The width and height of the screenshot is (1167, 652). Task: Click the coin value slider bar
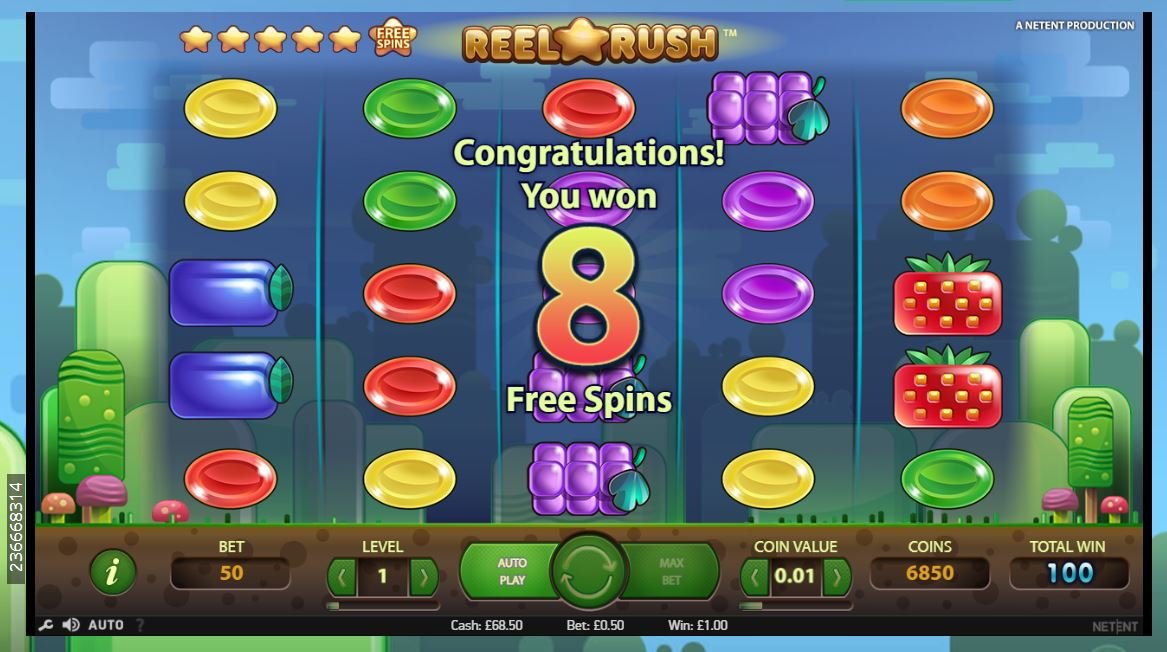(x=796, y=605)
